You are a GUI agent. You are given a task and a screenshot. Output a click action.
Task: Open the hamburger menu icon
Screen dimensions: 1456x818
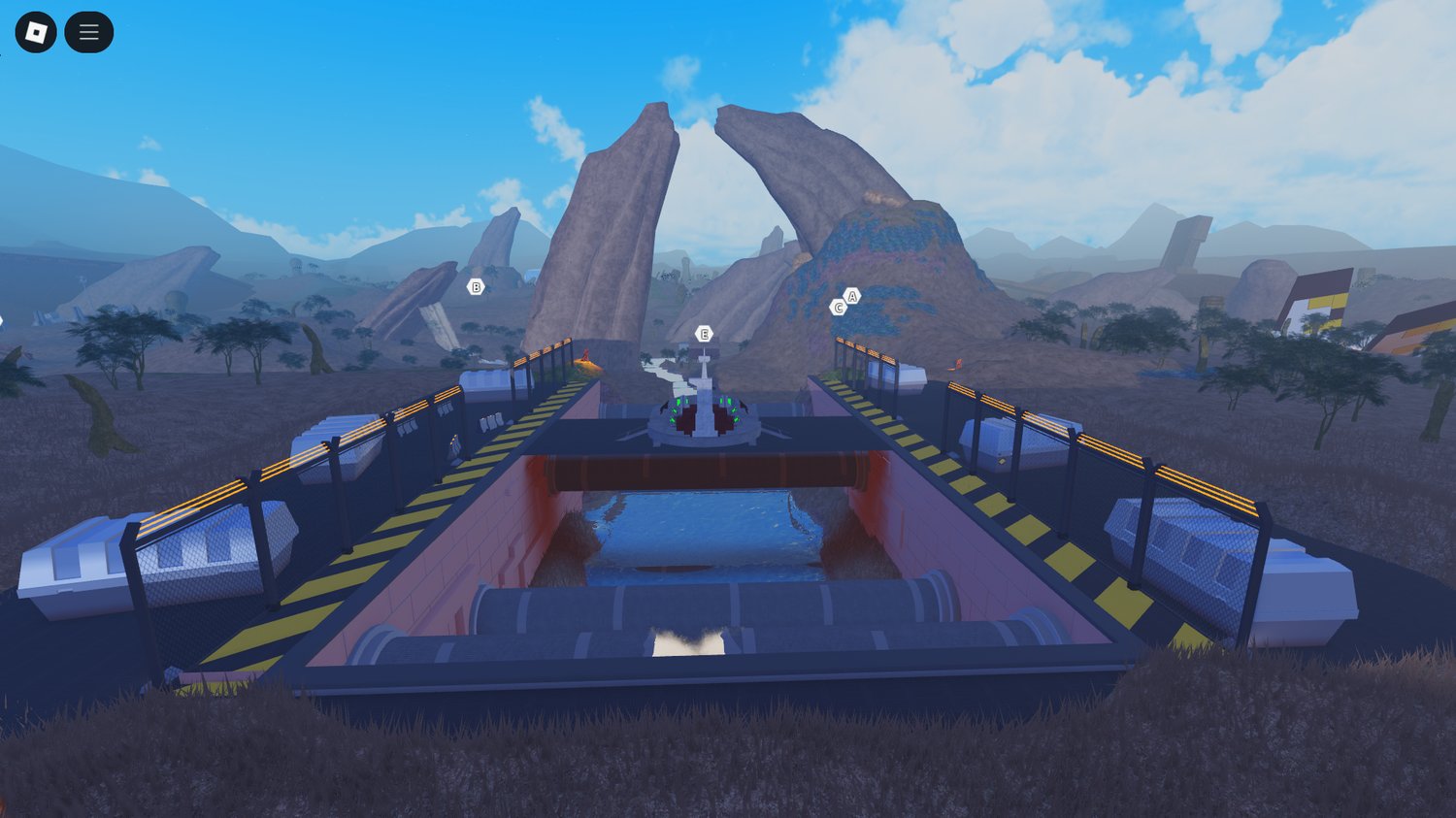88,31
